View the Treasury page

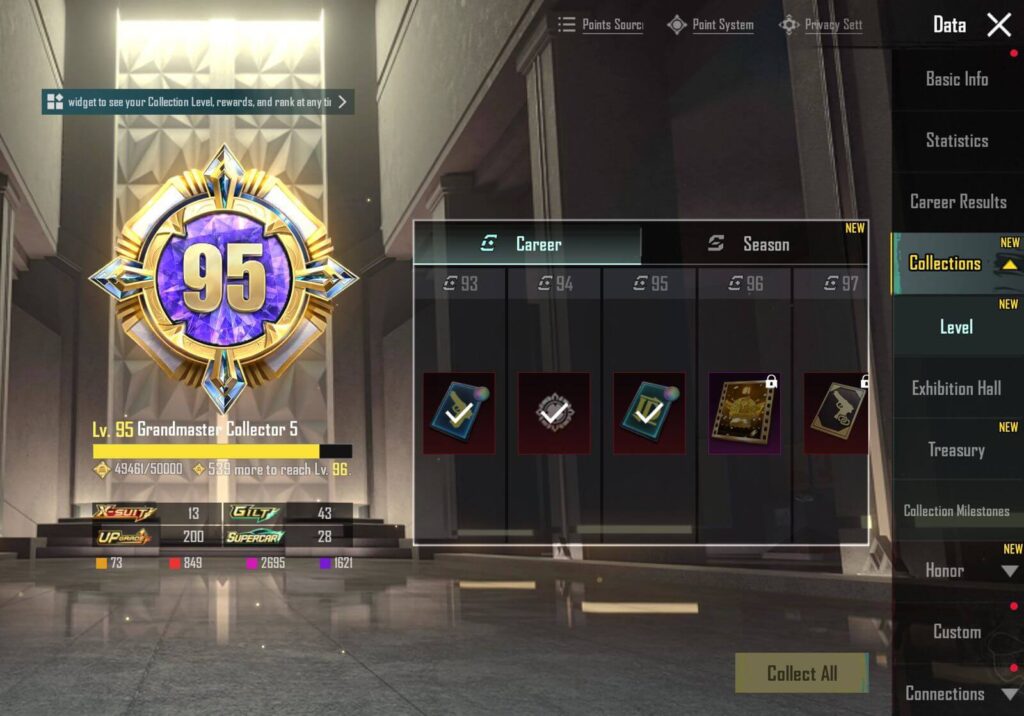coord(956,450)
